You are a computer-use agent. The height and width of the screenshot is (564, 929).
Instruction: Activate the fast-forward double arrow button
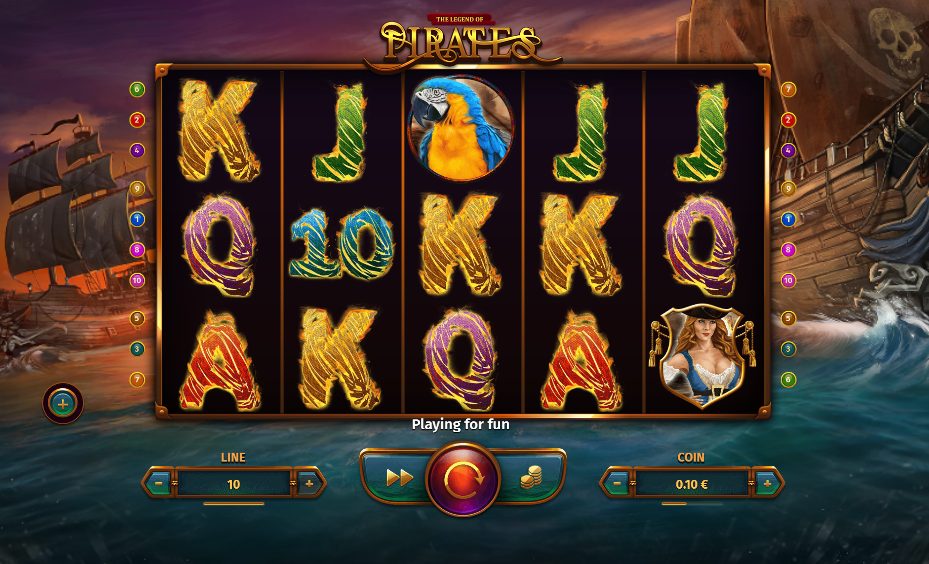(x=399, y=478)
